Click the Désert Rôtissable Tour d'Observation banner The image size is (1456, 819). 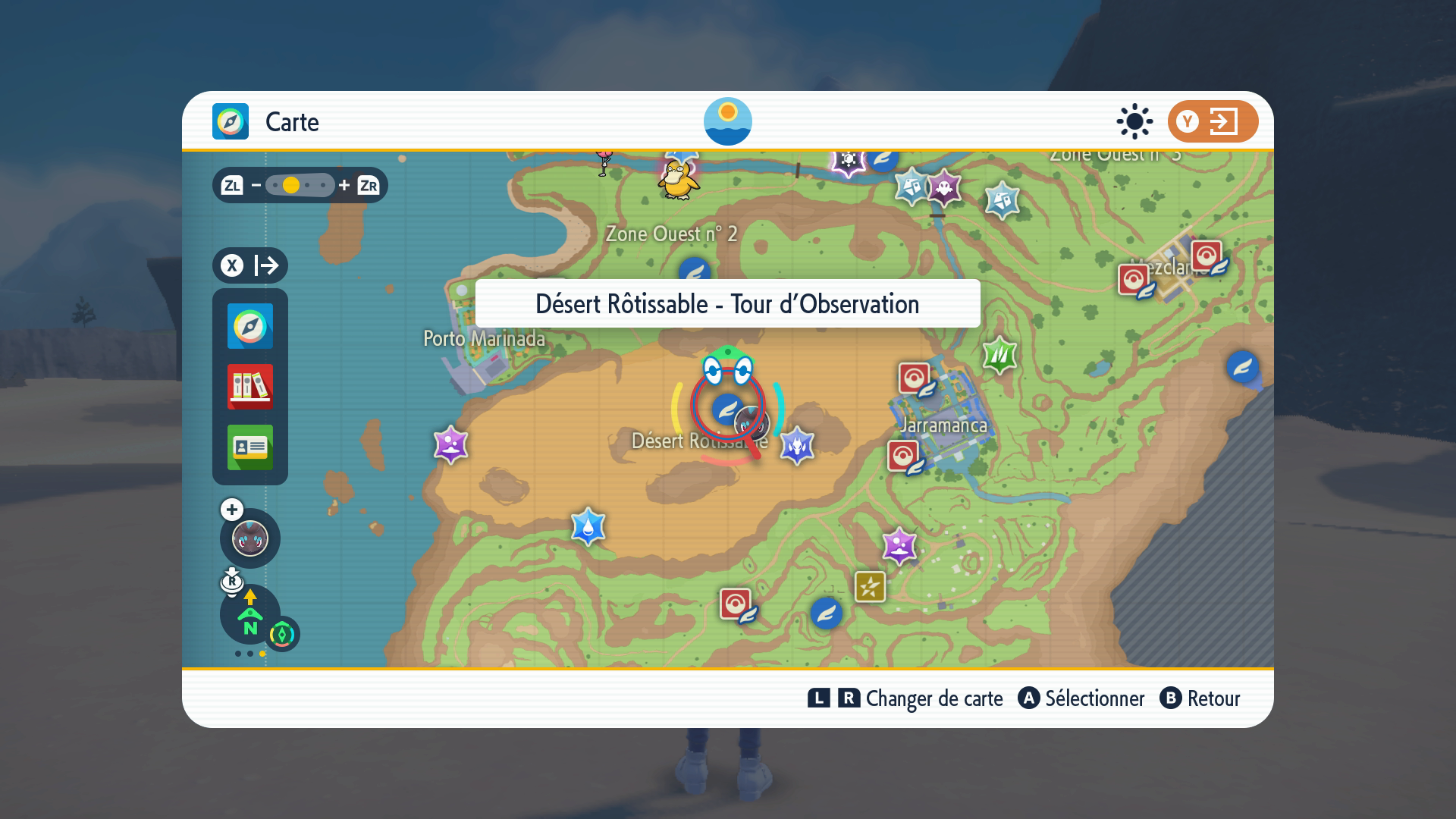click(x=727, y=304)
